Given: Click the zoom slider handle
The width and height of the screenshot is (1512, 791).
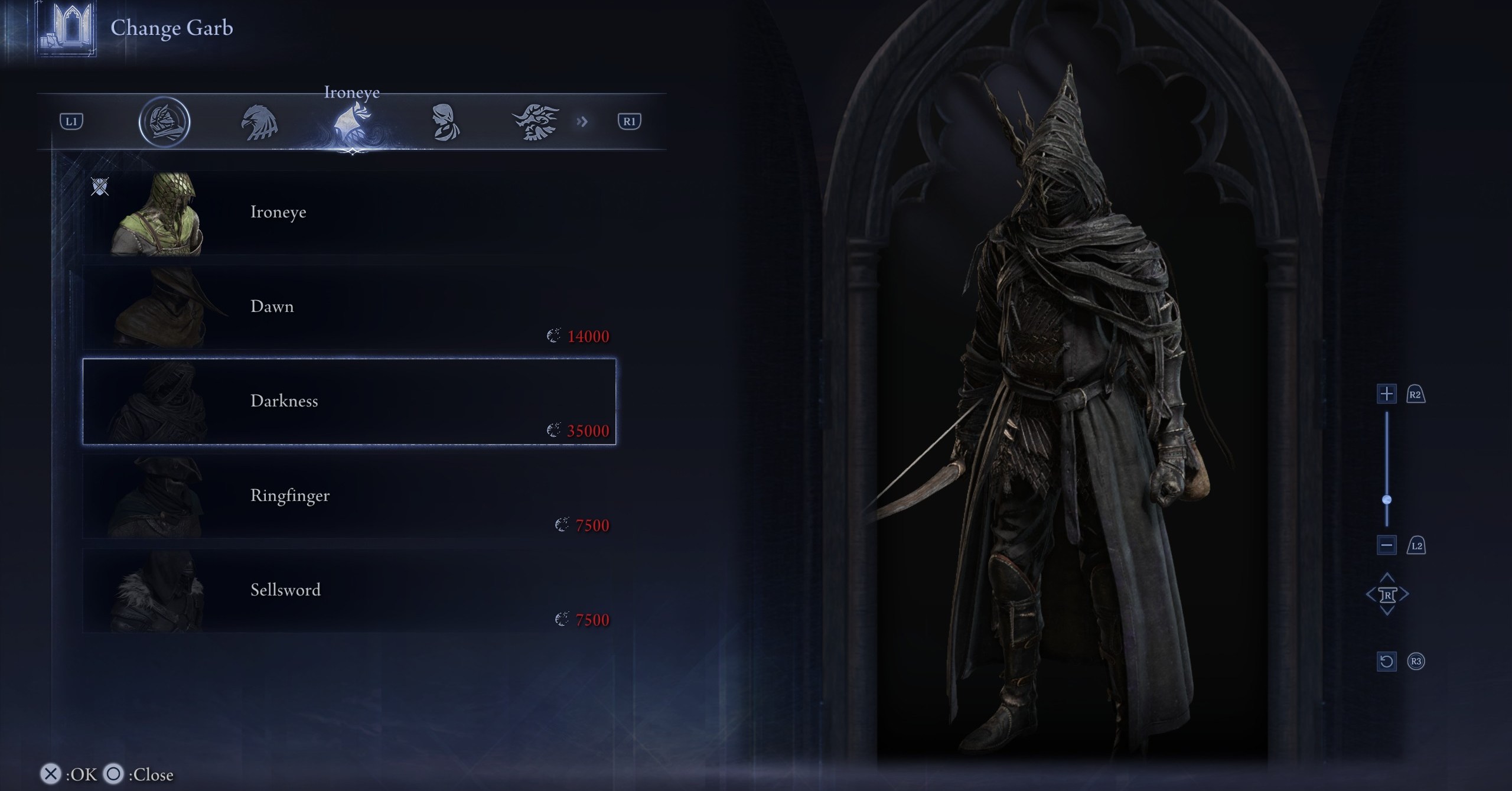Looking at the screenshot, I should coord(1387,500).
